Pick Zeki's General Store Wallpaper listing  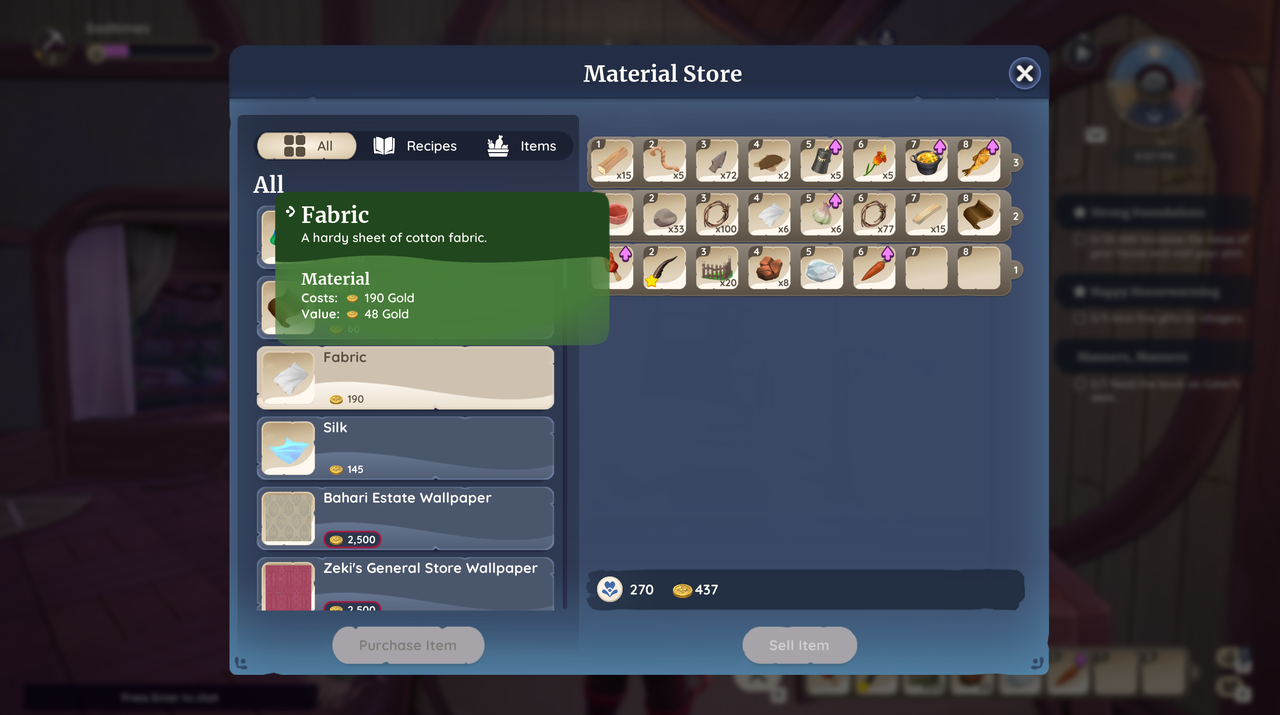(x=405, y=585)
